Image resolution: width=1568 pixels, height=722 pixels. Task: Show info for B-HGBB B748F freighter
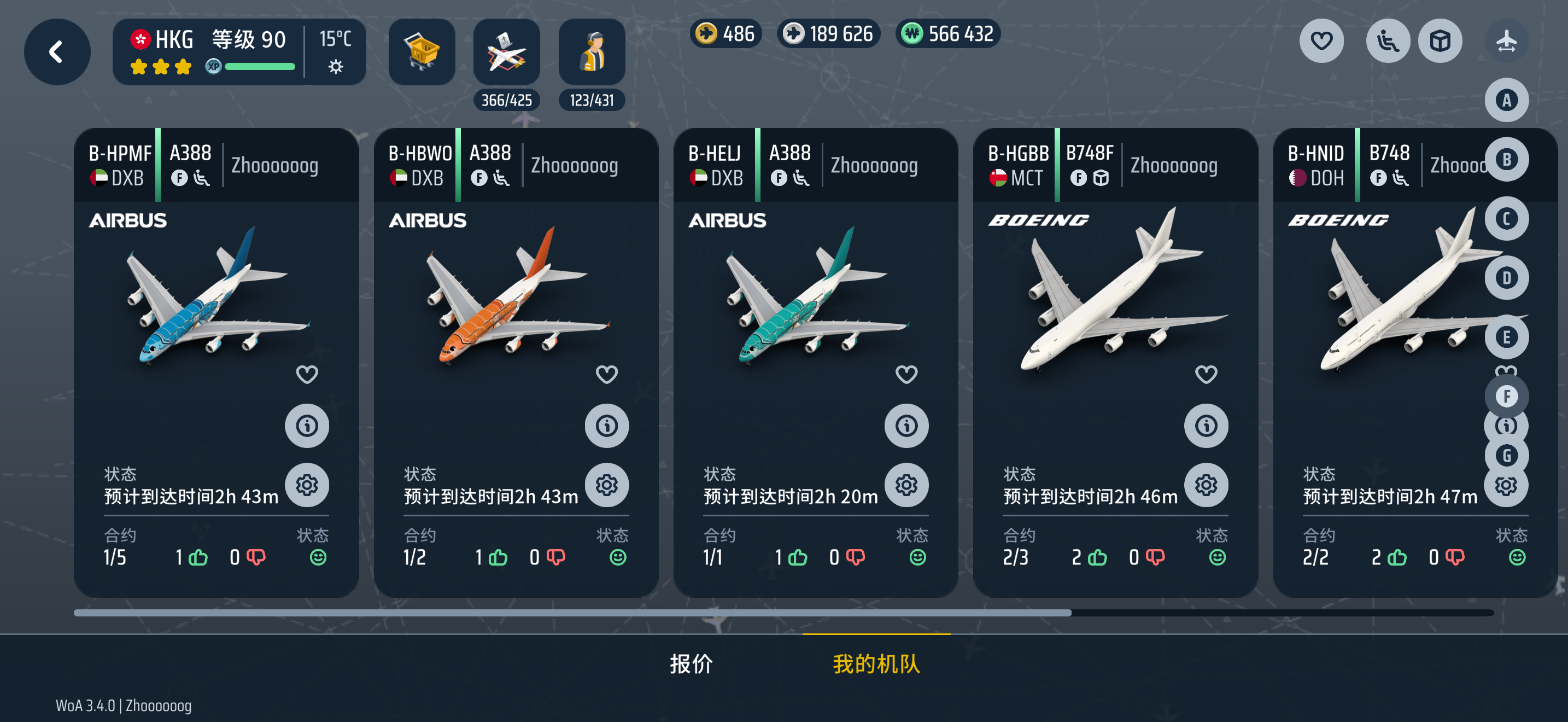(1205, 426)
